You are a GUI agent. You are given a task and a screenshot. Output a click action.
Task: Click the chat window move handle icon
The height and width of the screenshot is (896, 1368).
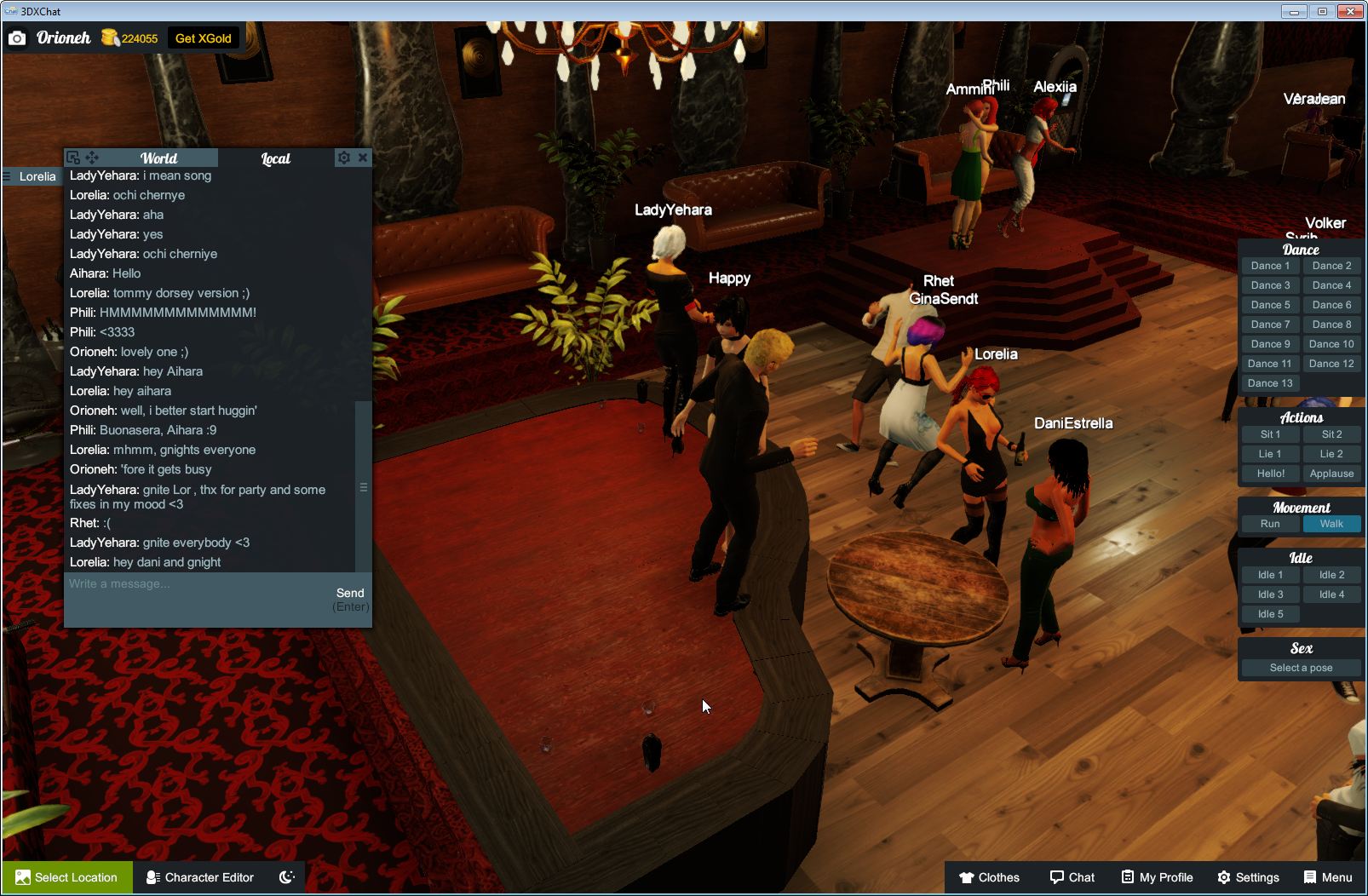click(x=93, y=157)
